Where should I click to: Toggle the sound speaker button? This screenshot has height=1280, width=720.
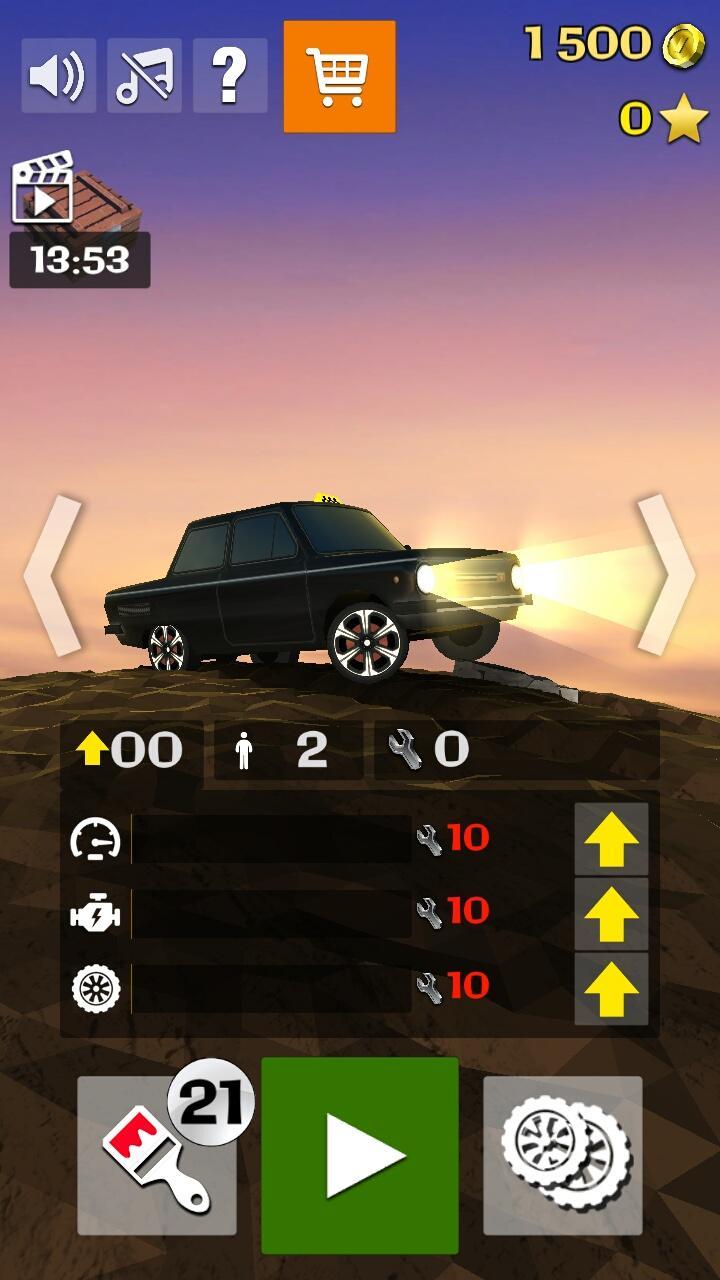58,76
